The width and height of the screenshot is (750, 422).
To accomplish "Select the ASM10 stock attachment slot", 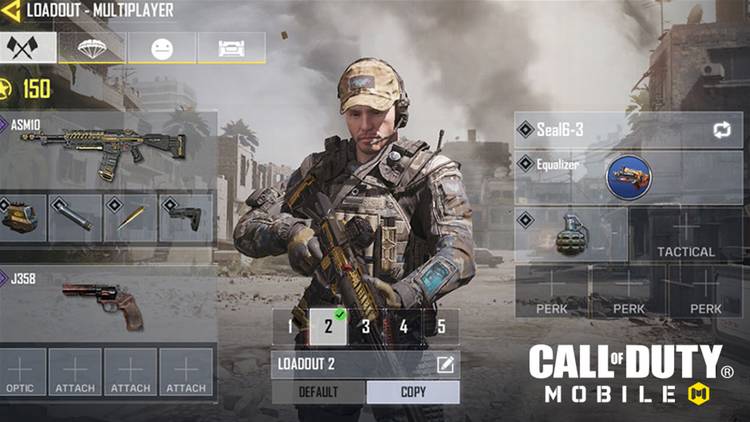I will click(185, 217).
